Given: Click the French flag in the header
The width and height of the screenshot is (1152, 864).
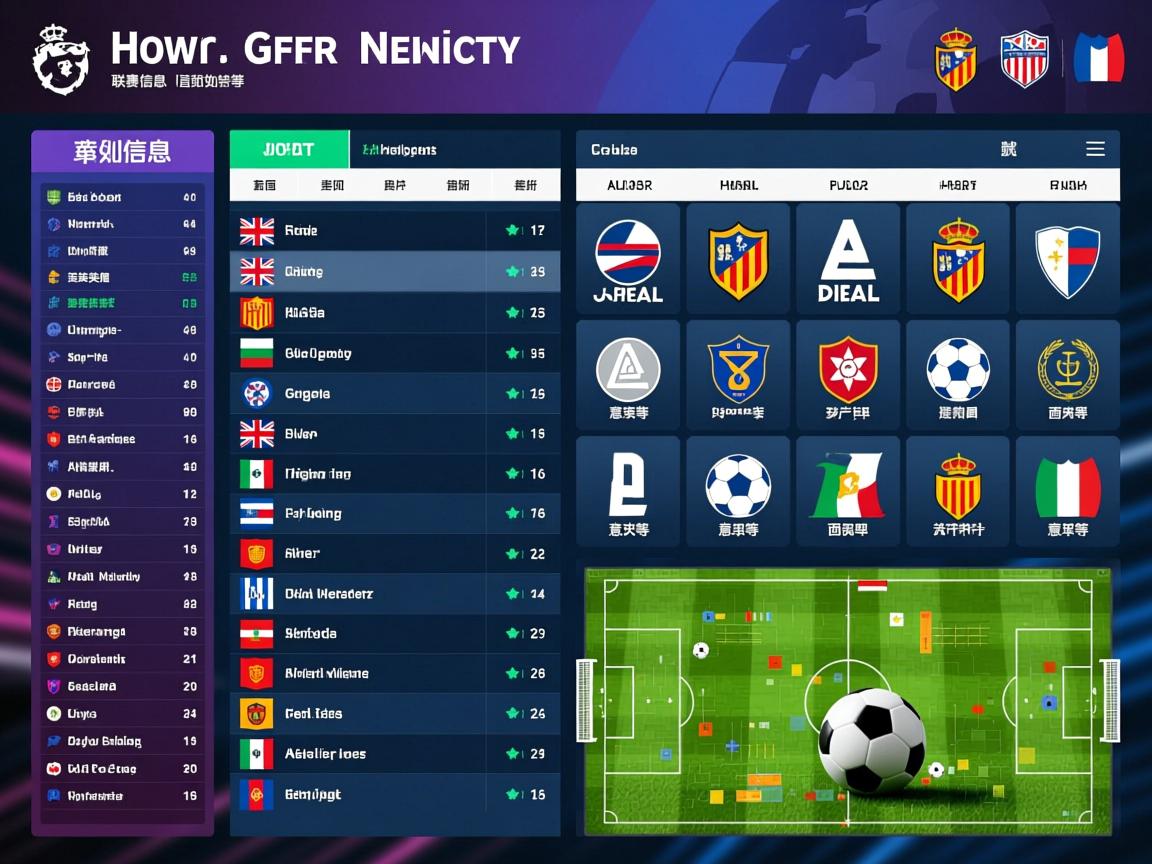Looking at the screenshot, I should pos(1098,58).
